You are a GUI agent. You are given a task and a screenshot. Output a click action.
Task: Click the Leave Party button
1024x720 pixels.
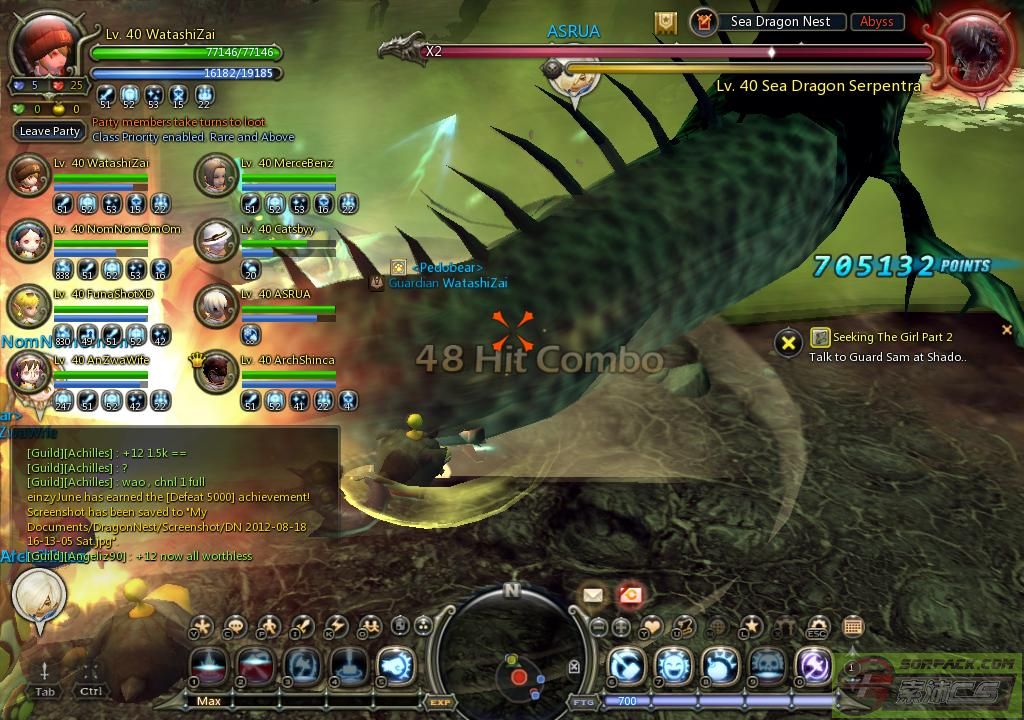tap(50, 131)
